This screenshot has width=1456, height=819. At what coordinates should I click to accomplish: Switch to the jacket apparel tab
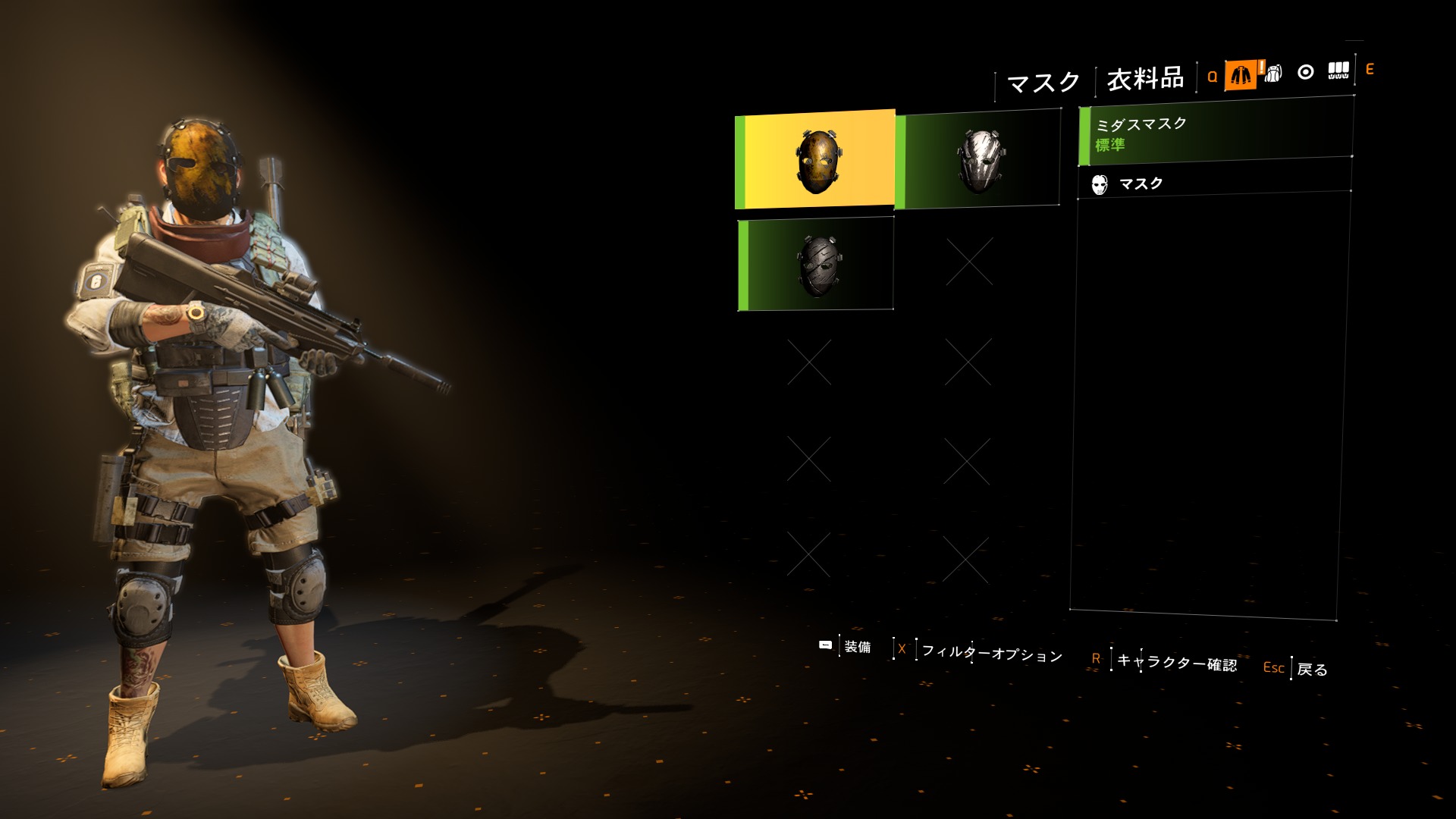click(x=1241, y=74)
